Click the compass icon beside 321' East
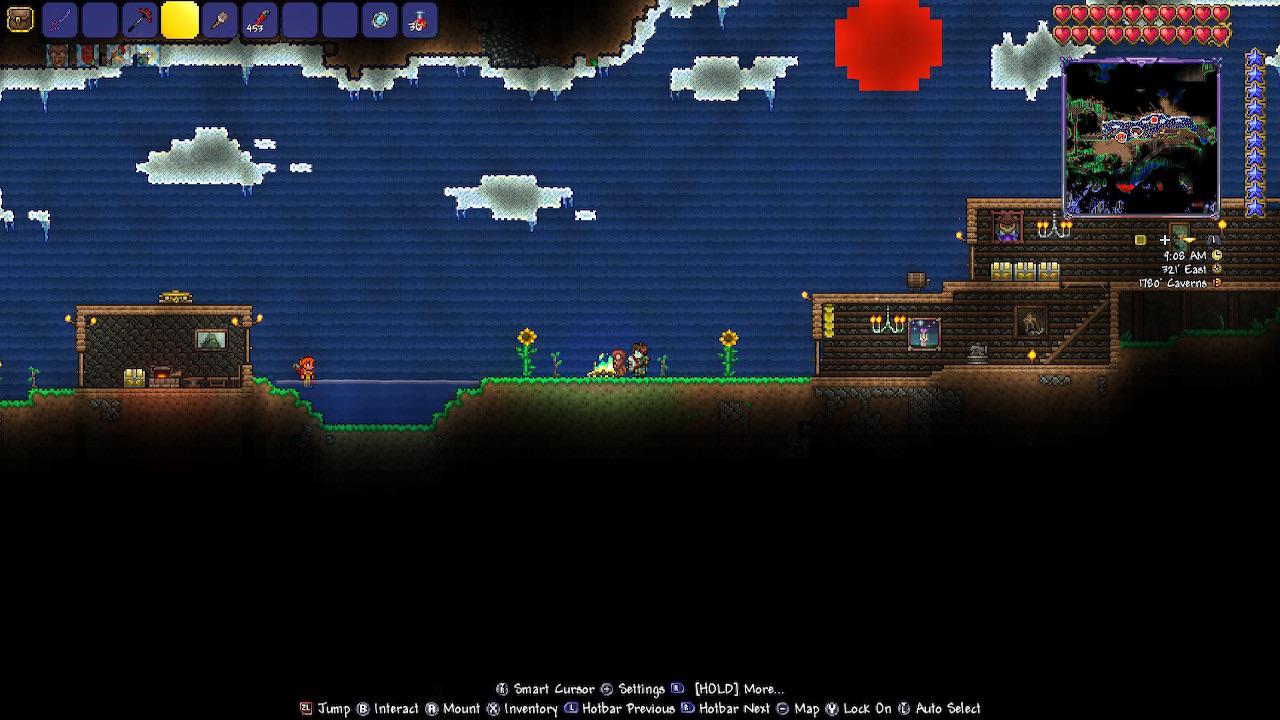The height and width of the screenshot is (720, 1280). click(x=1216, y=269)
